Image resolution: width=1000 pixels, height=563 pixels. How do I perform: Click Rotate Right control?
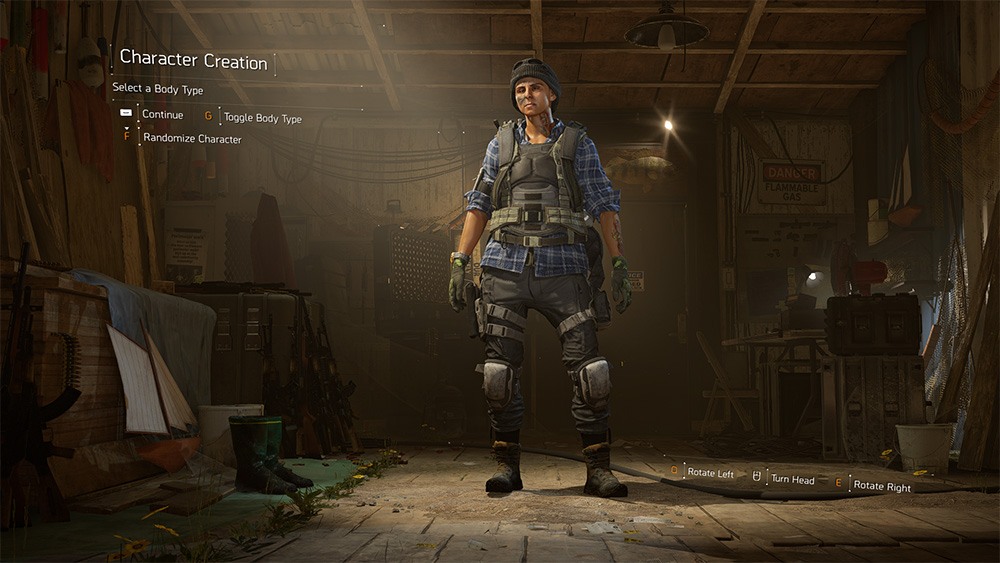click(x=882, y=487)
